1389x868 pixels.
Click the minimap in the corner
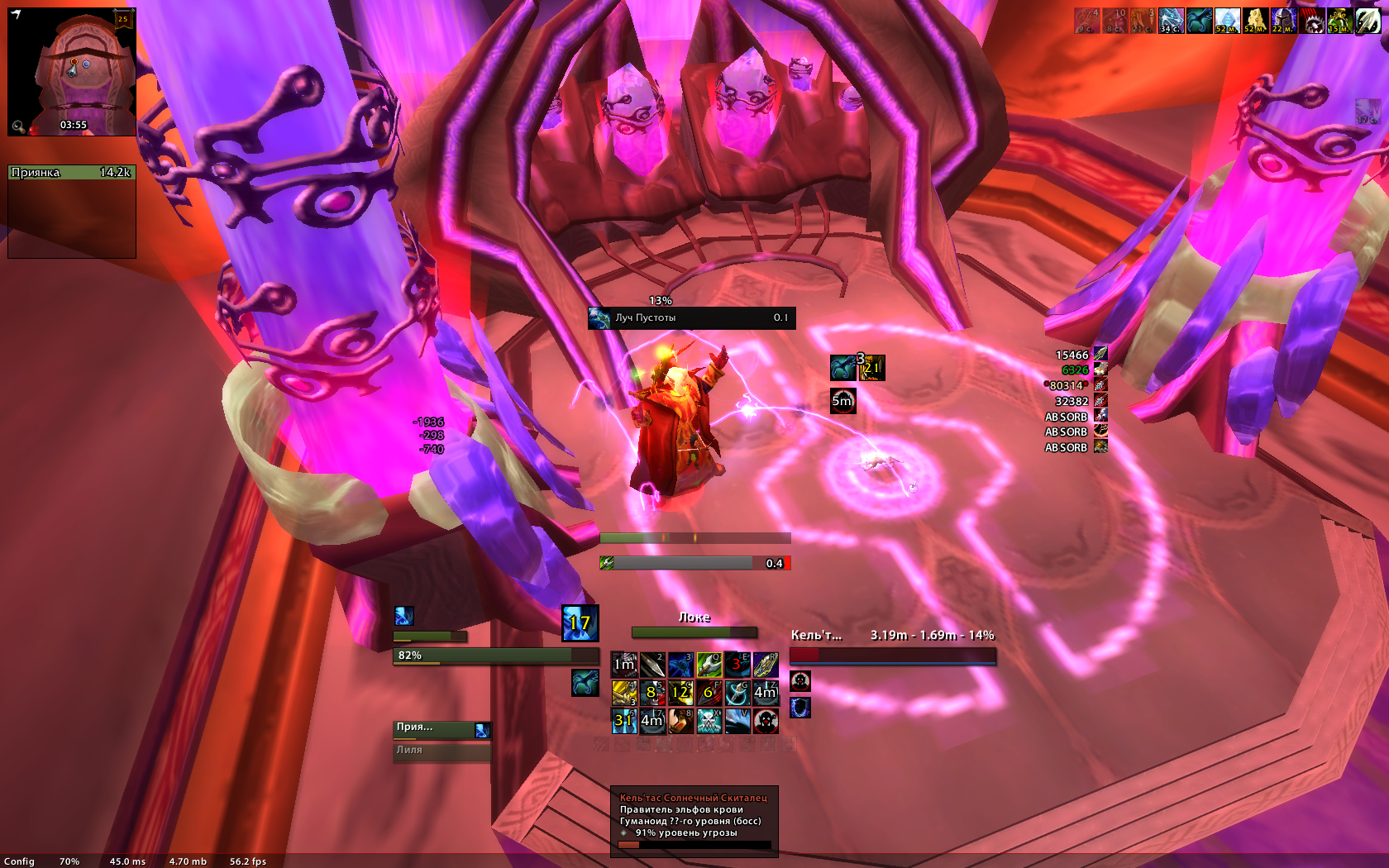[x=72, y=72]
